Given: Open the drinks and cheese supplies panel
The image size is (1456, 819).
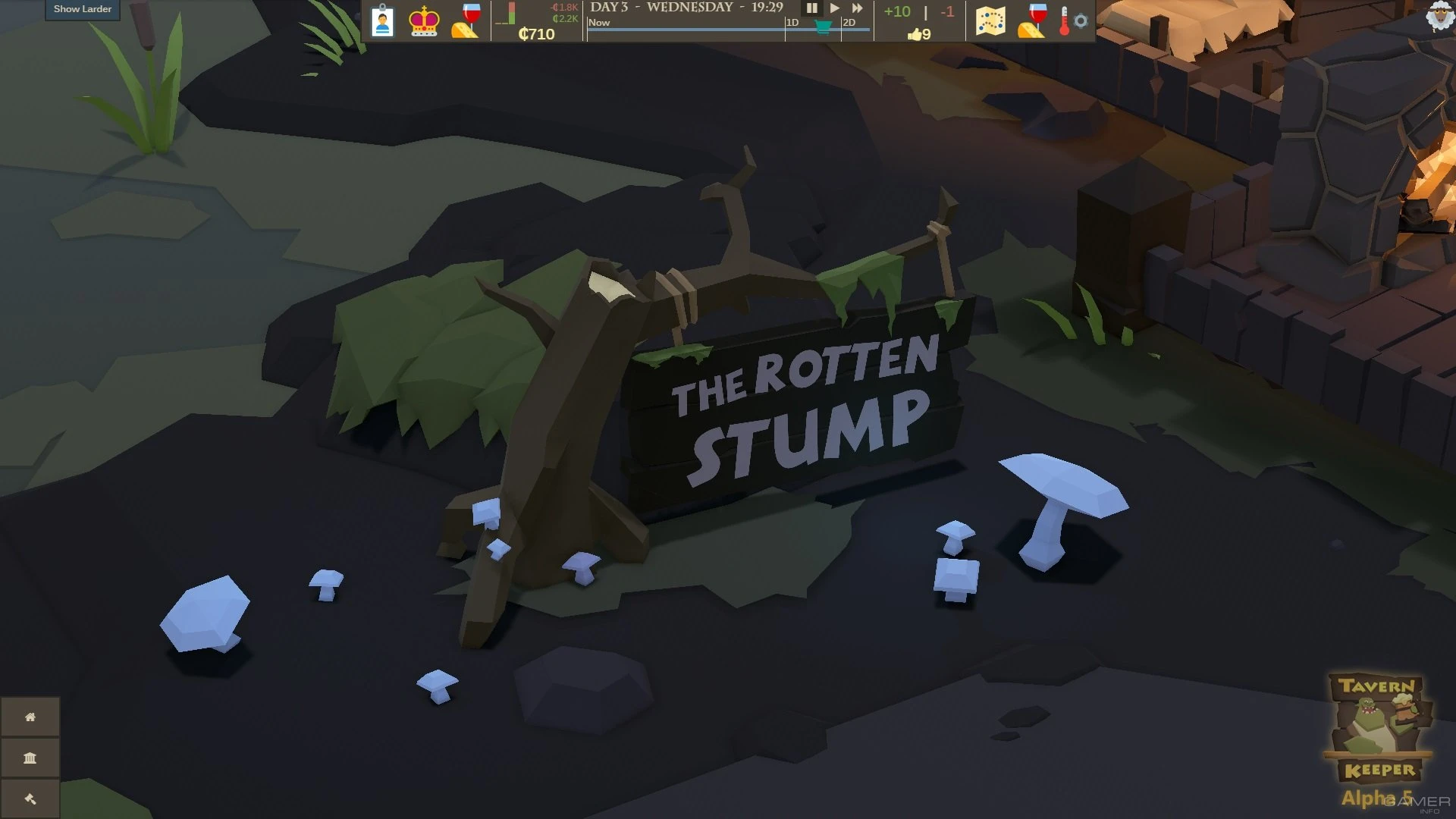Looking at the screenshot, I should pyautogui.click(x=465, y=21).
